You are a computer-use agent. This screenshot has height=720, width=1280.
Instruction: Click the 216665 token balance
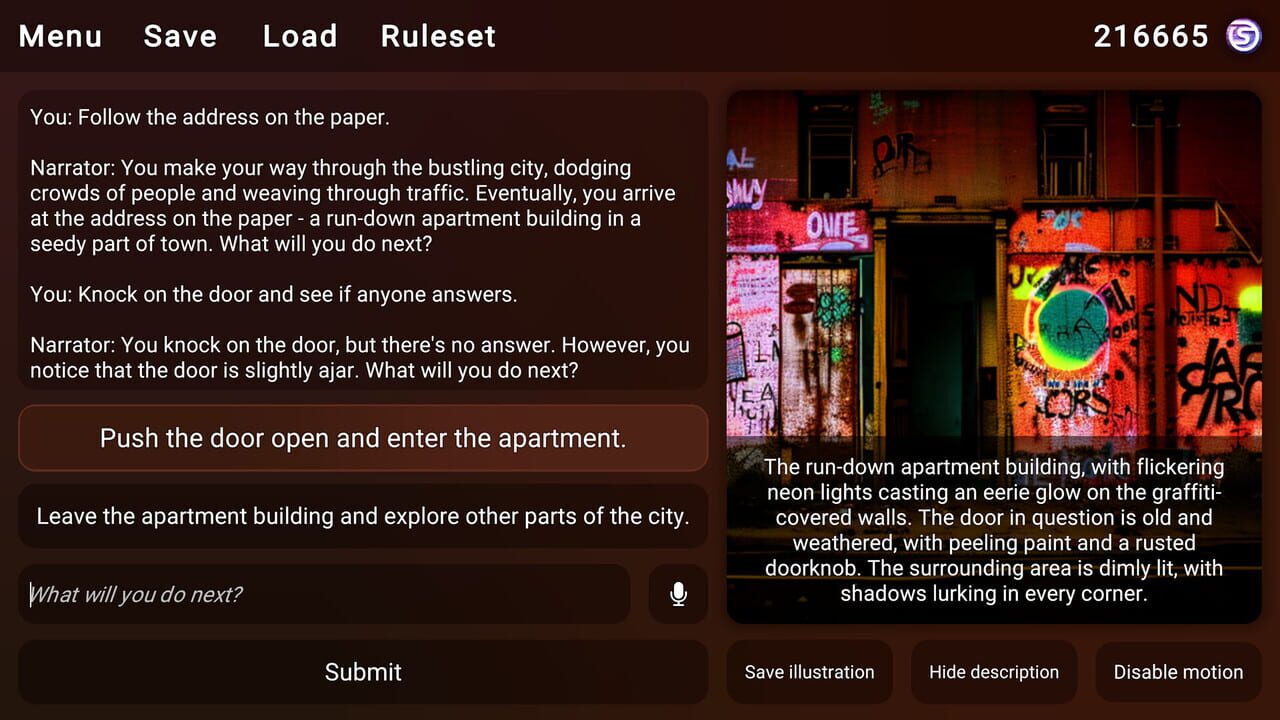tap(1151, 35)
